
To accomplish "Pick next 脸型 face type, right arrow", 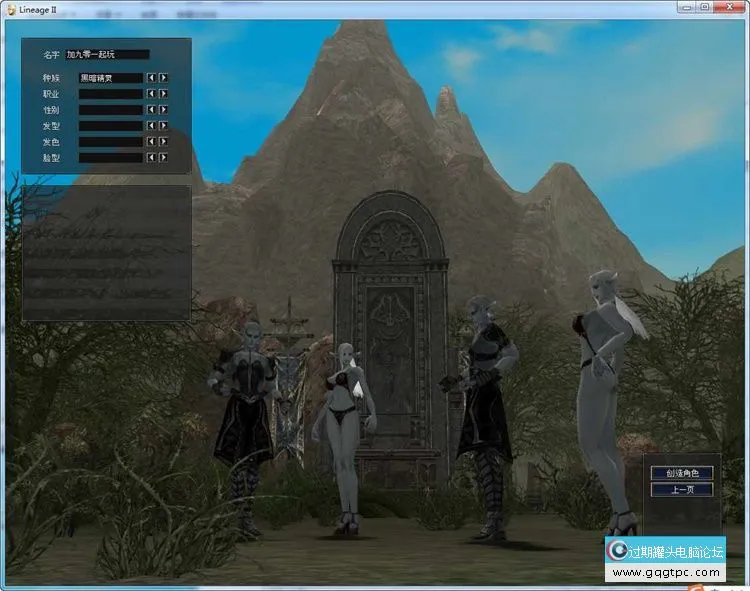I will coord(163,158).
